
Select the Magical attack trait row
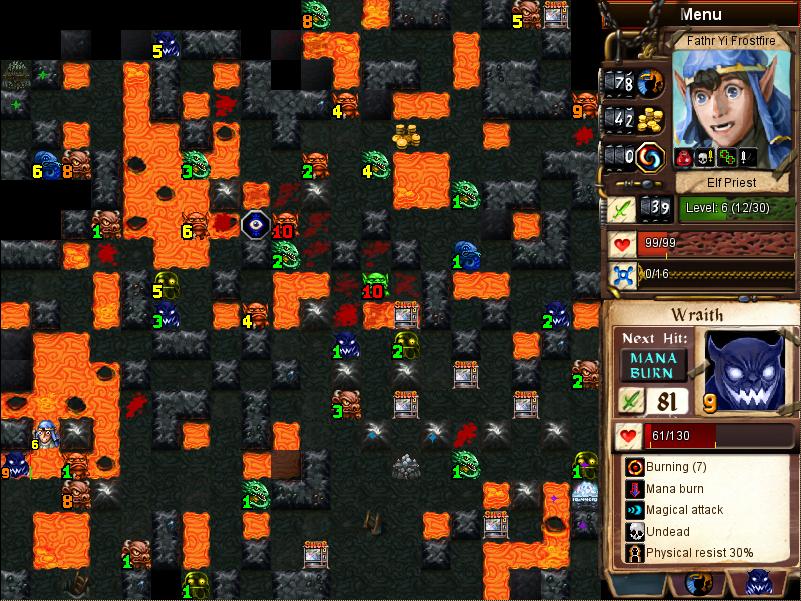point(700,510)
